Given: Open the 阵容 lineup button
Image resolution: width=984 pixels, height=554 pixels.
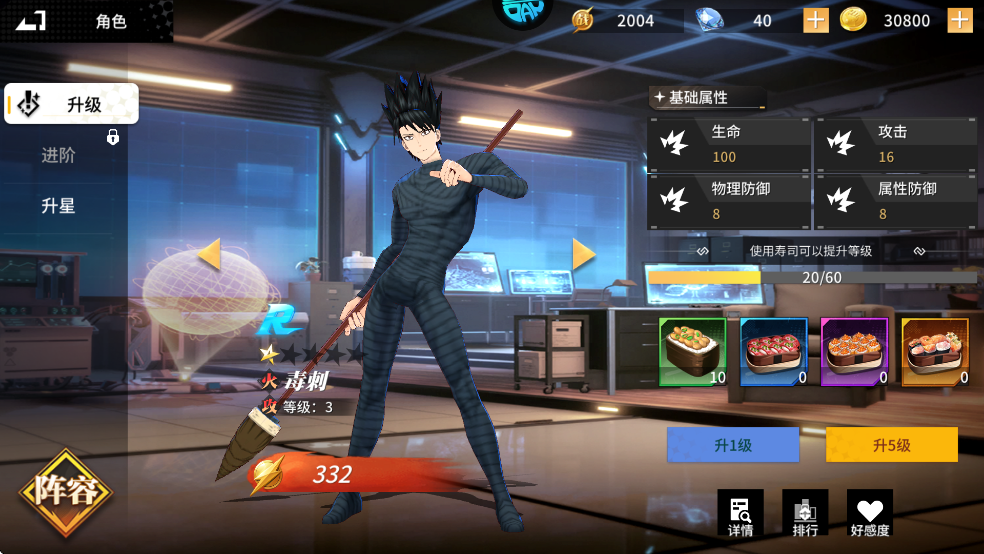Looking at the screenshot, I should coord(66,492).
